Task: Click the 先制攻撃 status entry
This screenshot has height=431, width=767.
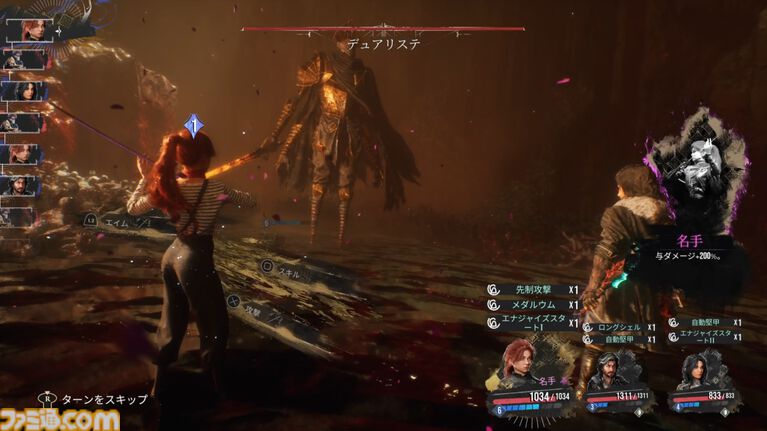Action: click(532, 289)
